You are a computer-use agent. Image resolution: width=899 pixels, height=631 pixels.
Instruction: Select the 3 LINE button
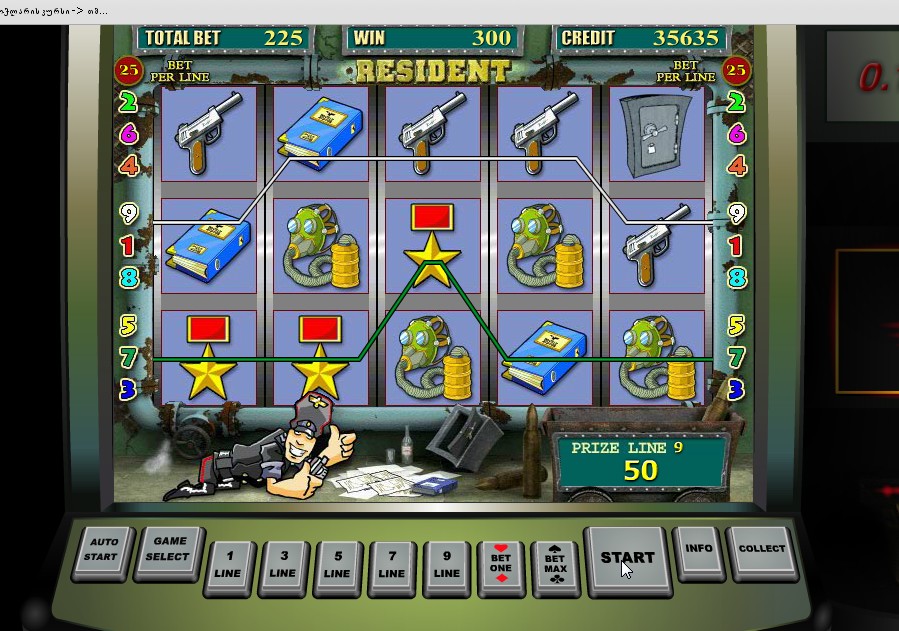click(x=283, y=566)
